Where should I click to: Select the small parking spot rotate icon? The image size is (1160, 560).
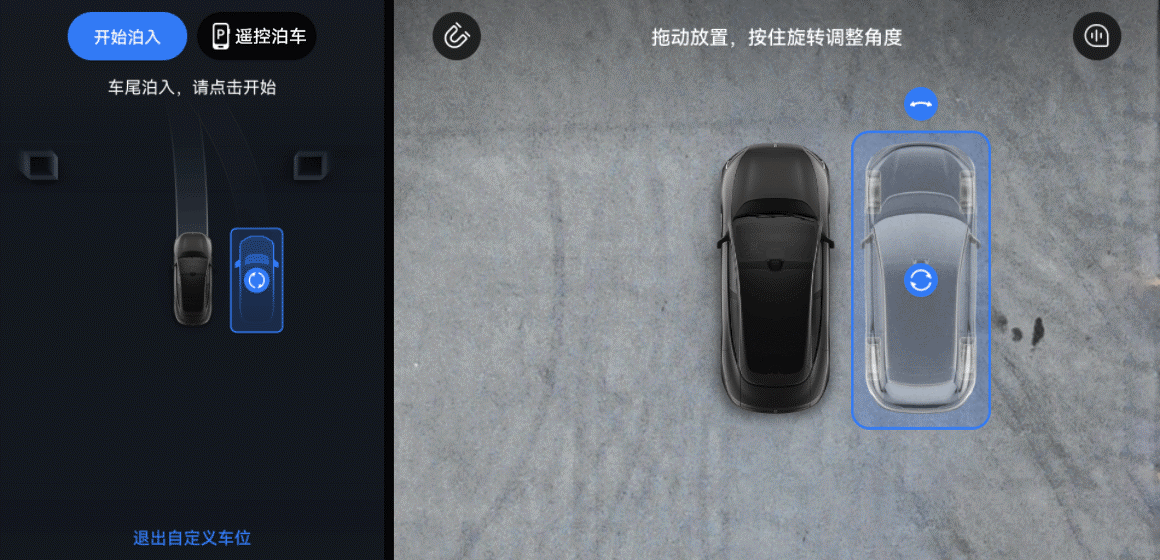(257, 280)
